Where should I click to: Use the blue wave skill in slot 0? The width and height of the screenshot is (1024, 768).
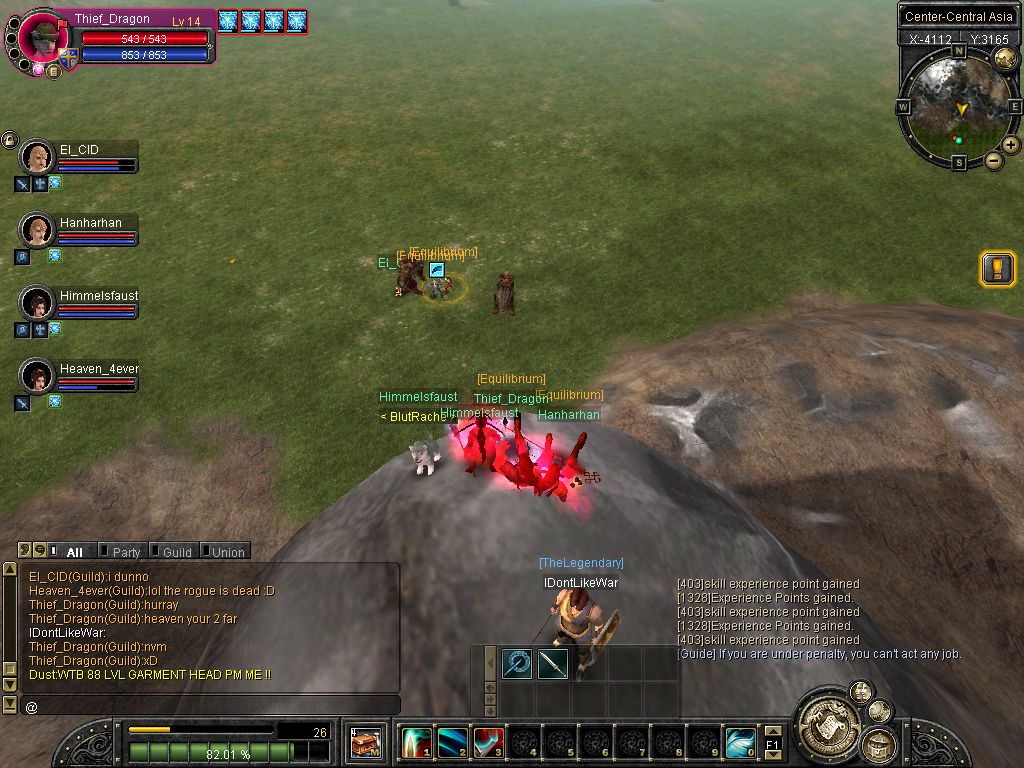pos(740,743)
